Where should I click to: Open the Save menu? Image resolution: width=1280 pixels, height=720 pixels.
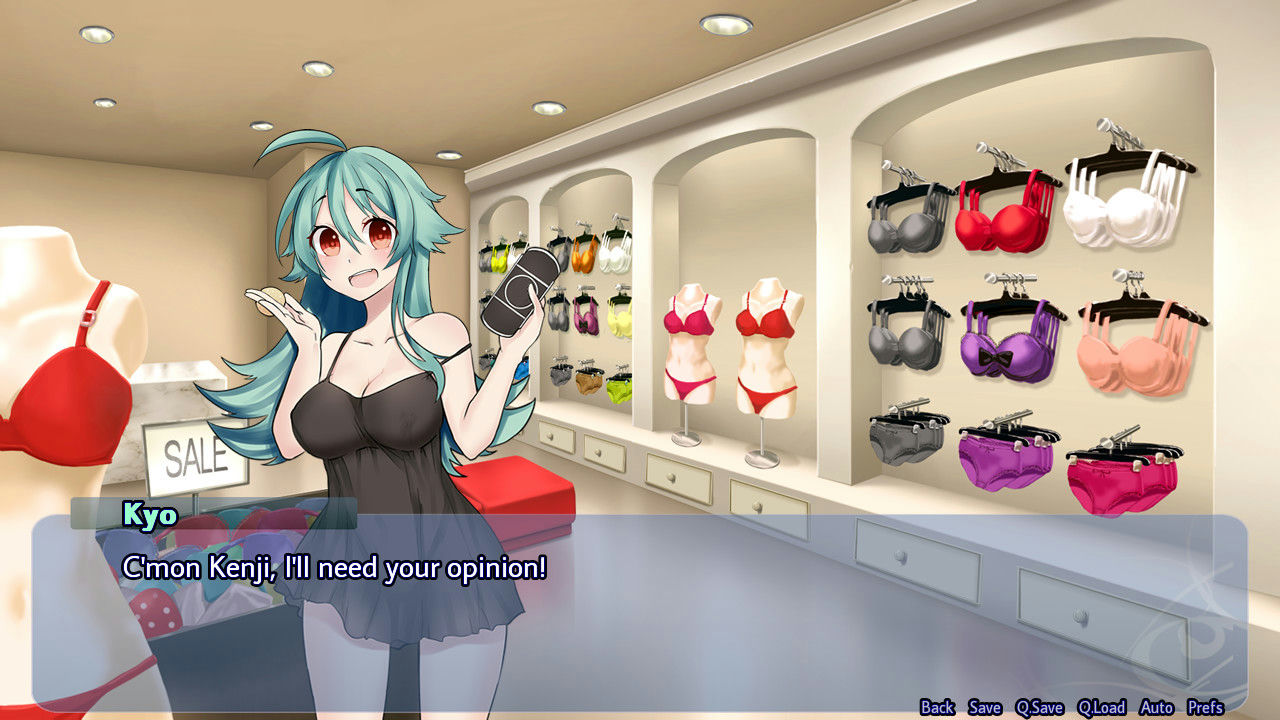click(984, 707)
